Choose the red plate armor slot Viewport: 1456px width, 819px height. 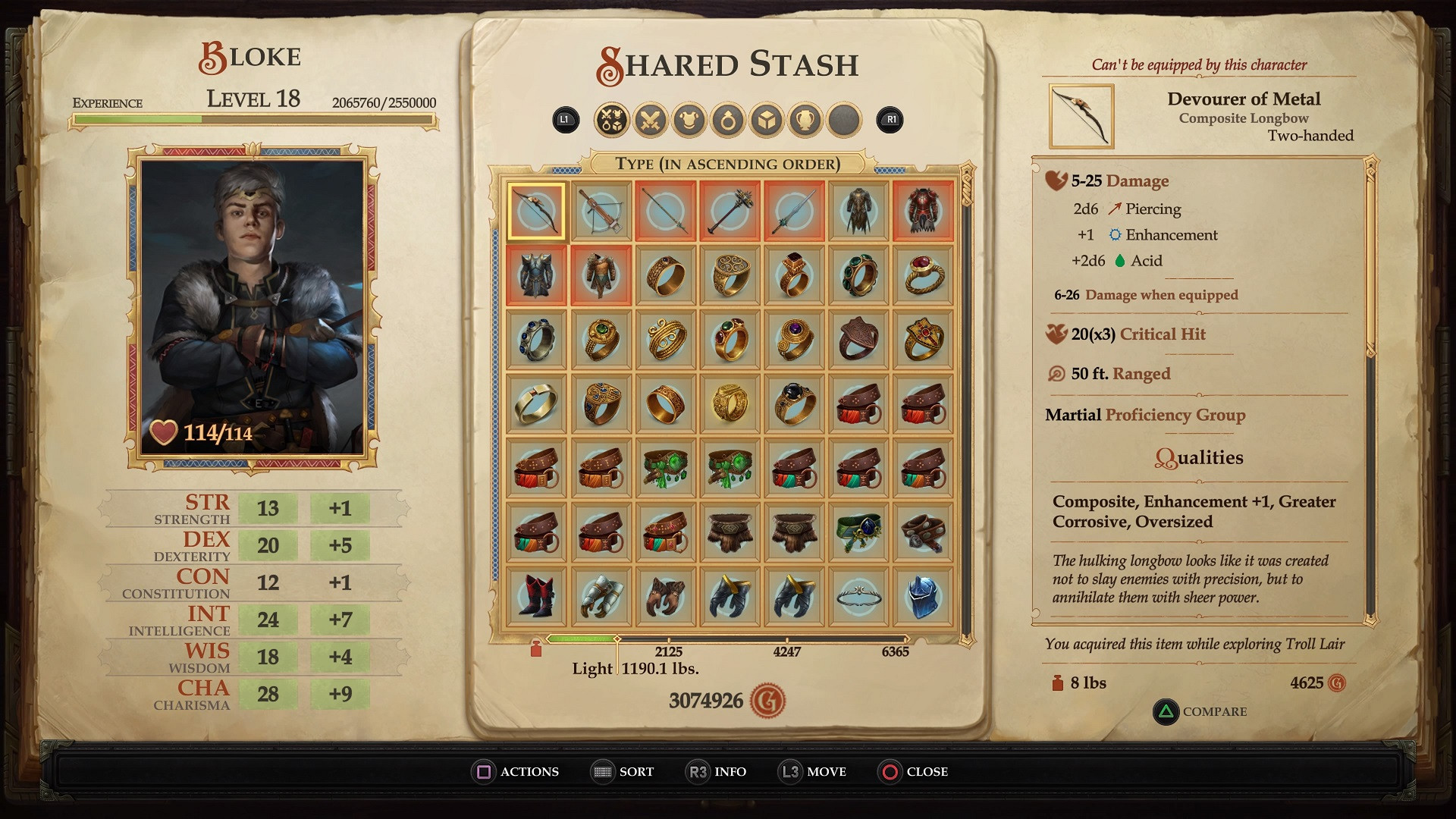(x=923, y=211)
